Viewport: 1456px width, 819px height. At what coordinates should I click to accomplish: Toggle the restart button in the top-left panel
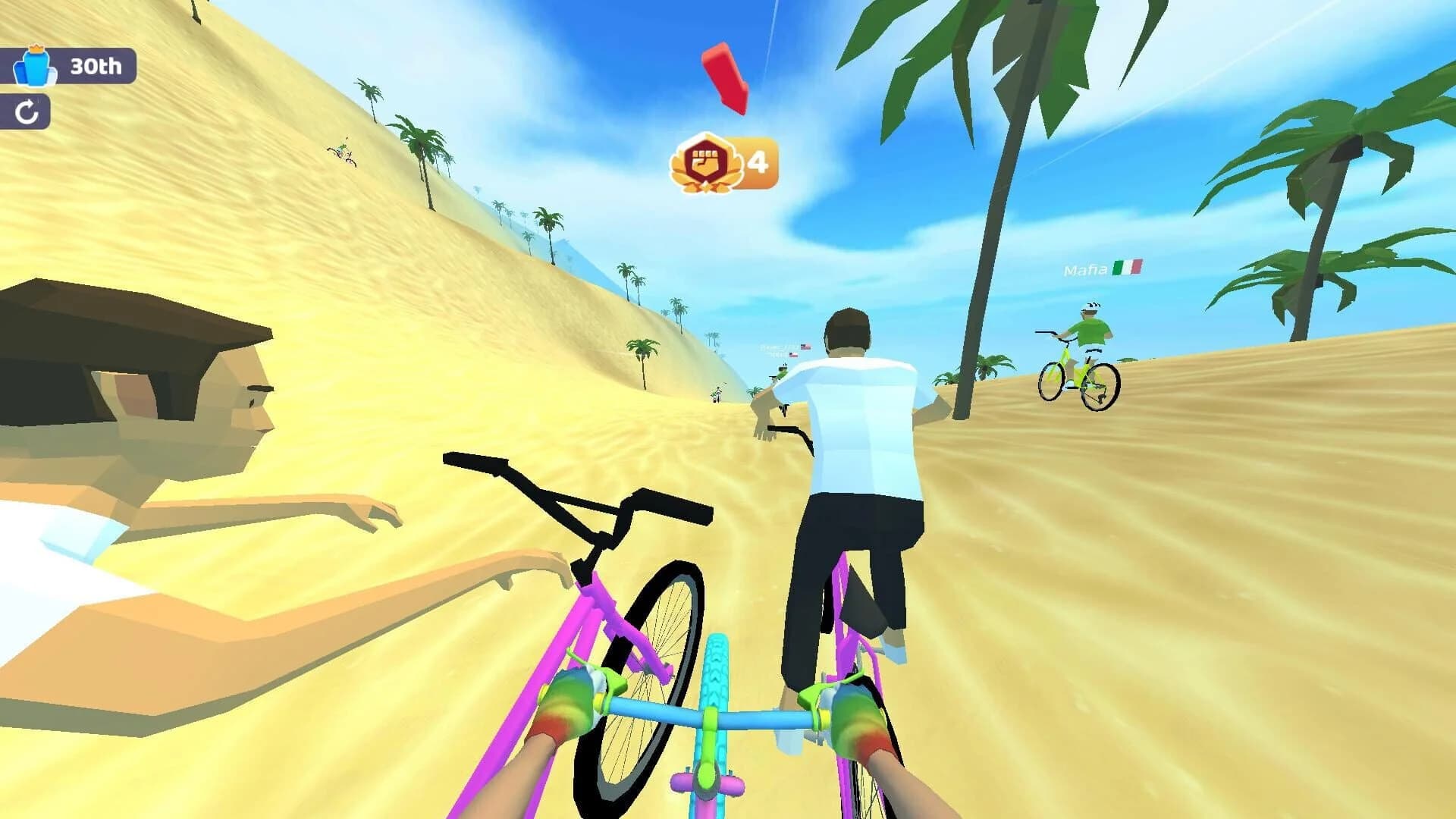coord(27,111)
